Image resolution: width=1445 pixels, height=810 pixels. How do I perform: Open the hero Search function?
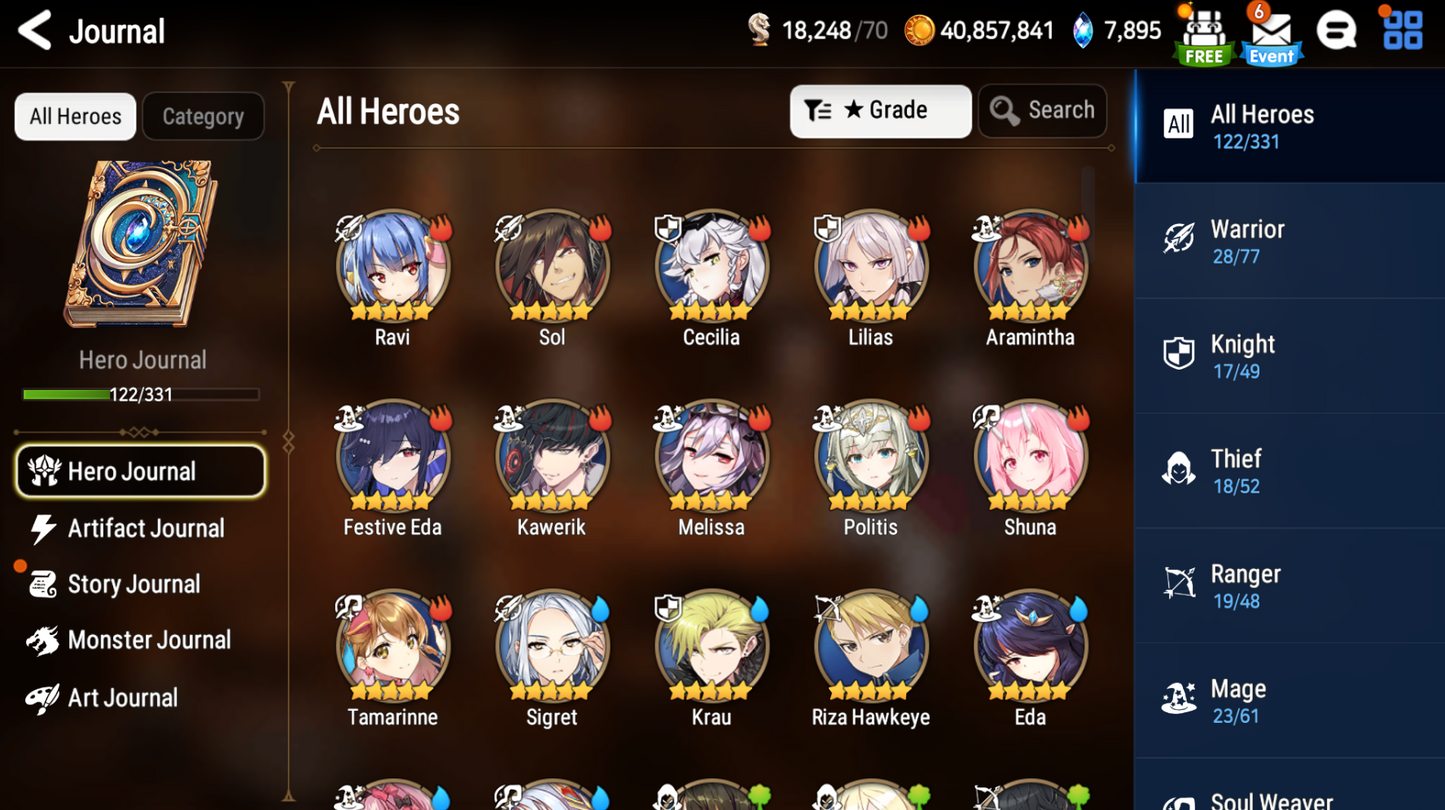(1042, 111)
